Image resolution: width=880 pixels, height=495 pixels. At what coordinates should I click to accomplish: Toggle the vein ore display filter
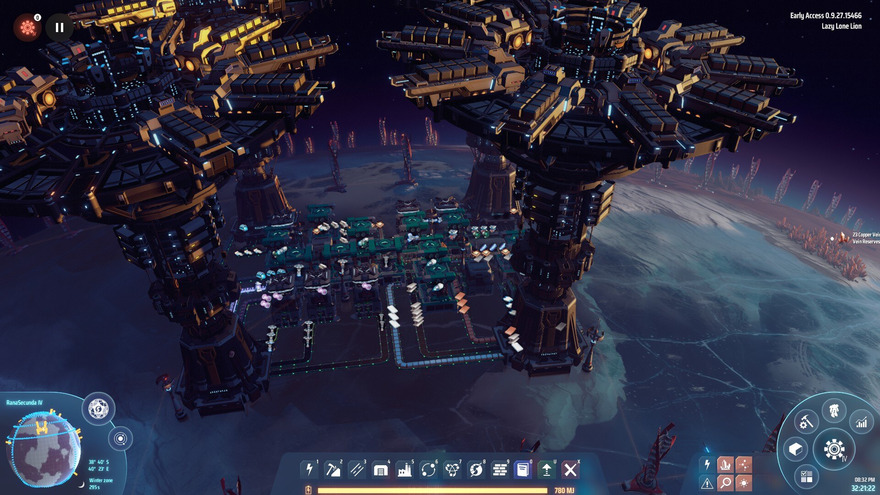click(725, 464)
